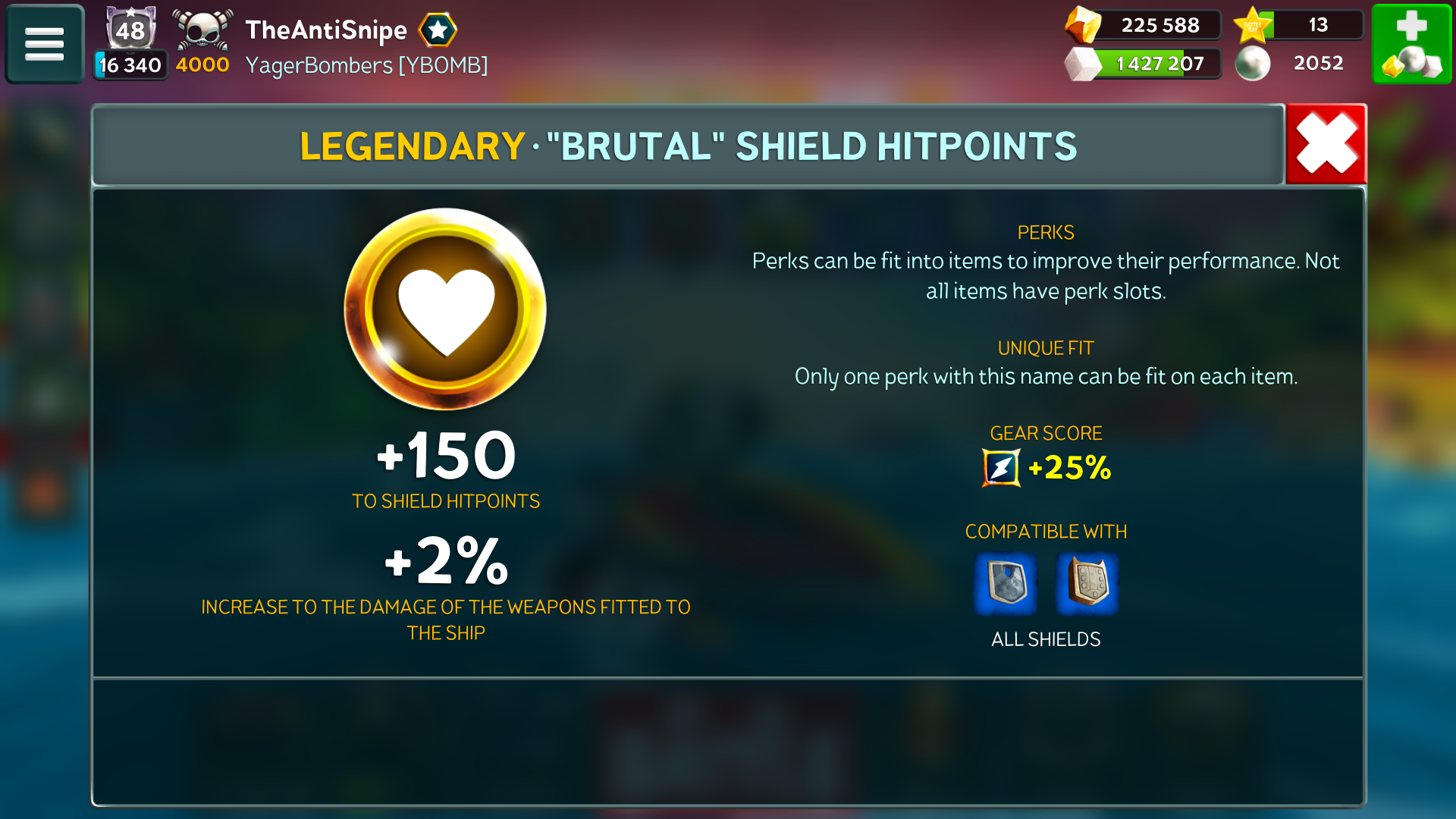Tap the gold currency counter
The height and width of the screenshot is (819, 1456).
tap(1144, 25)
